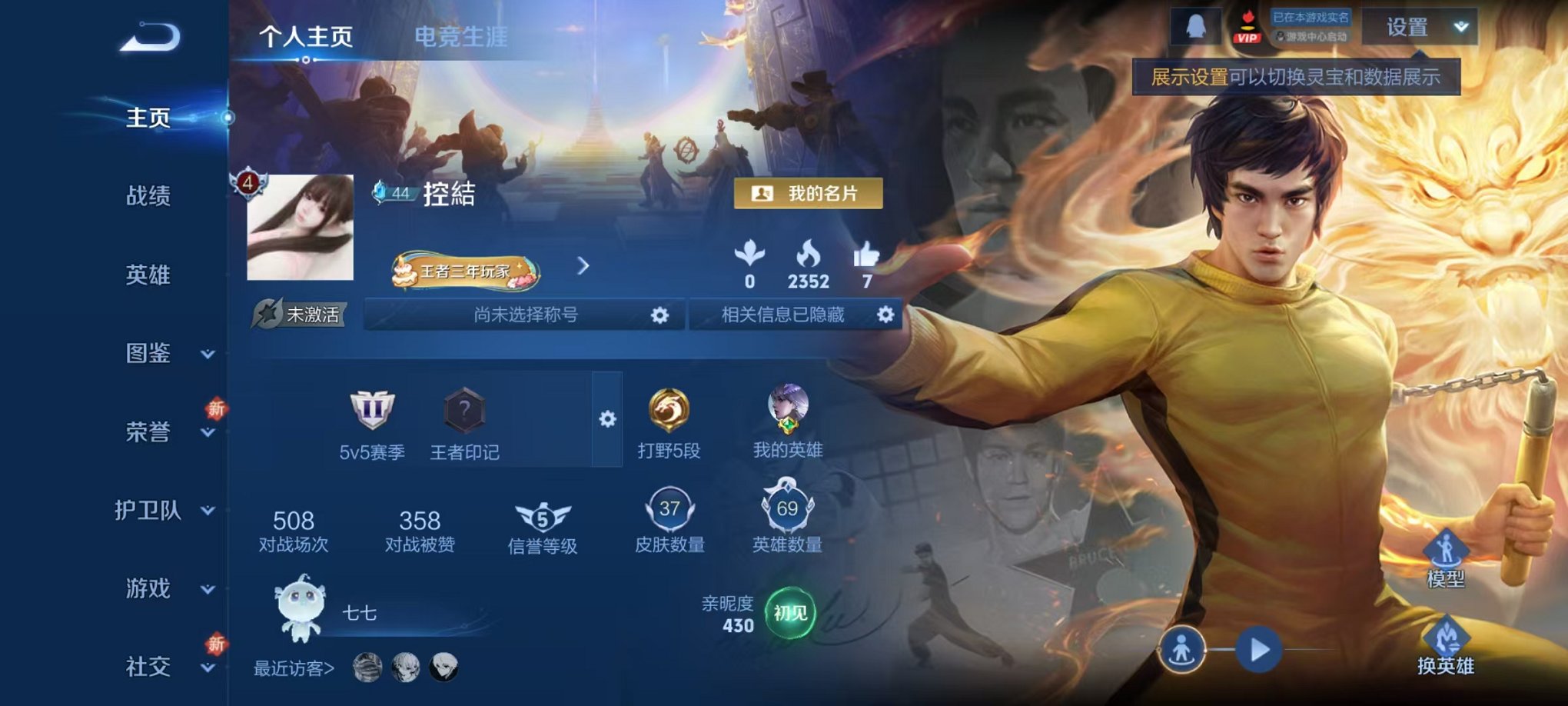Toggle gear beside 相关信息已隐藏
The width and height of the screenshot is (1568, 706).
click(x=884, y=316)
